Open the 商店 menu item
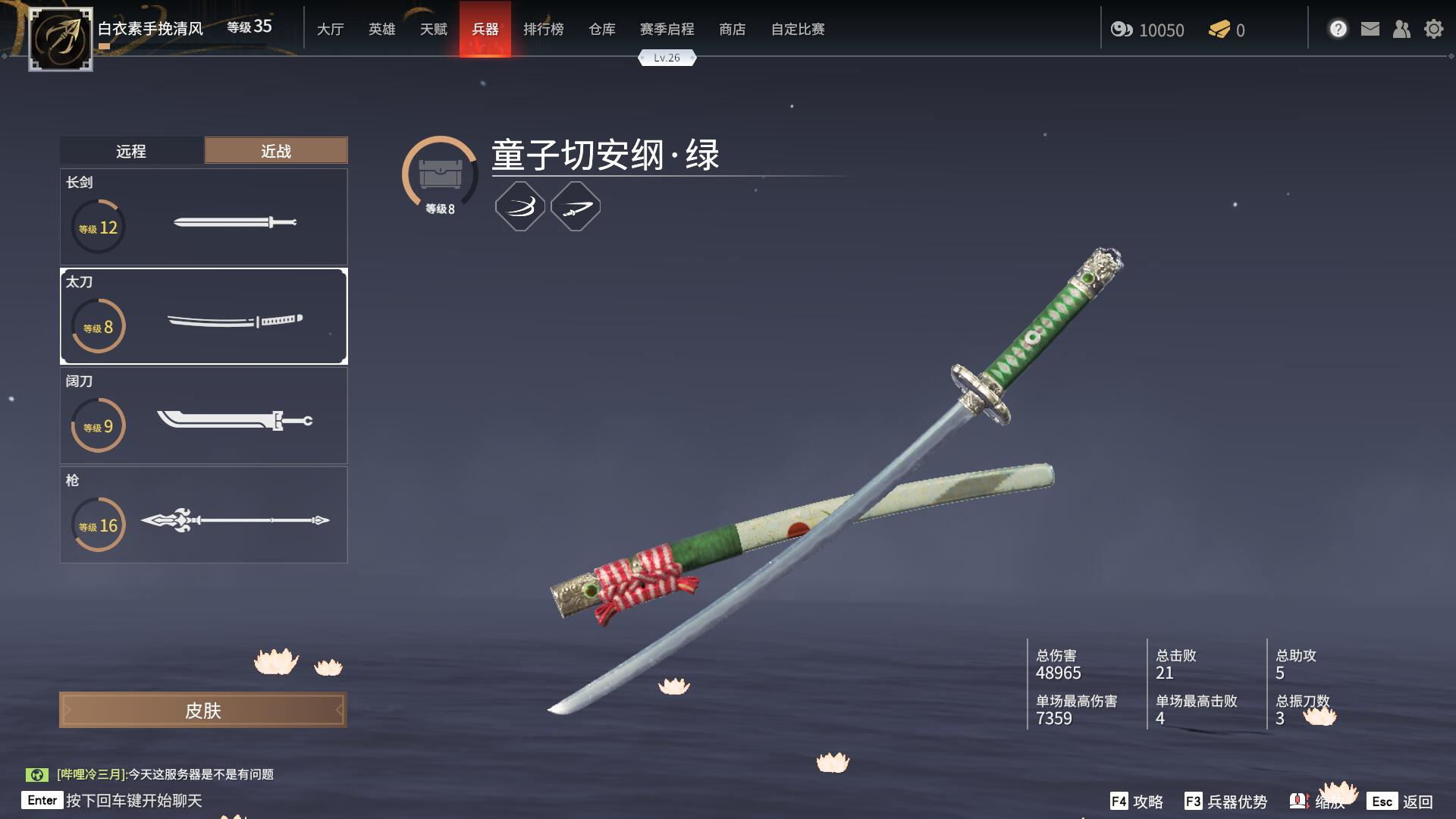Viewport: 1456px width, 819px height. coord(732,30)
